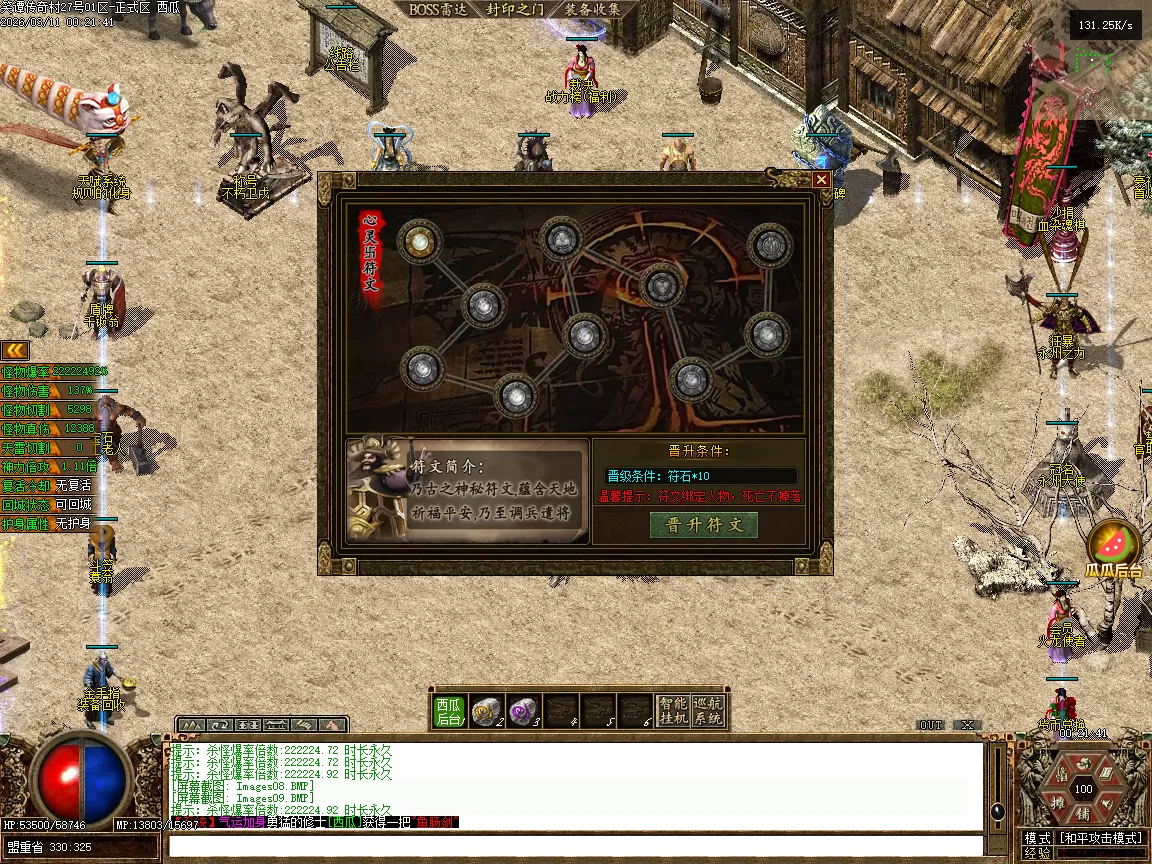Toggle 智能挂机 auto-battle
This screenshot has width=1152, height=864.
pyautogui.click(x=672, y=710)
